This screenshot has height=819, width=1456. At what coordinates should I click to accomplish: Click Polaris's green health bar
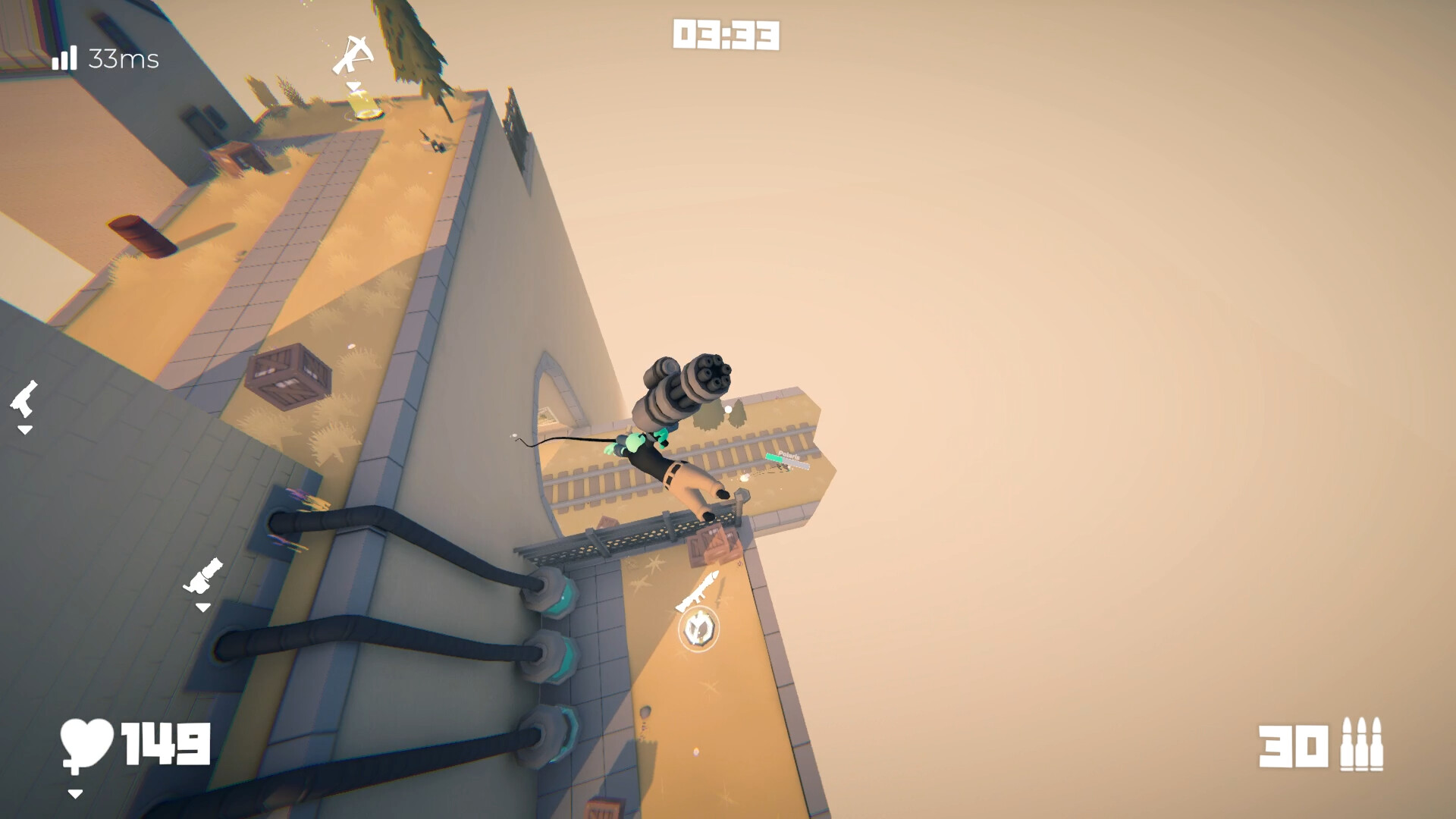(x=773, y=459)
